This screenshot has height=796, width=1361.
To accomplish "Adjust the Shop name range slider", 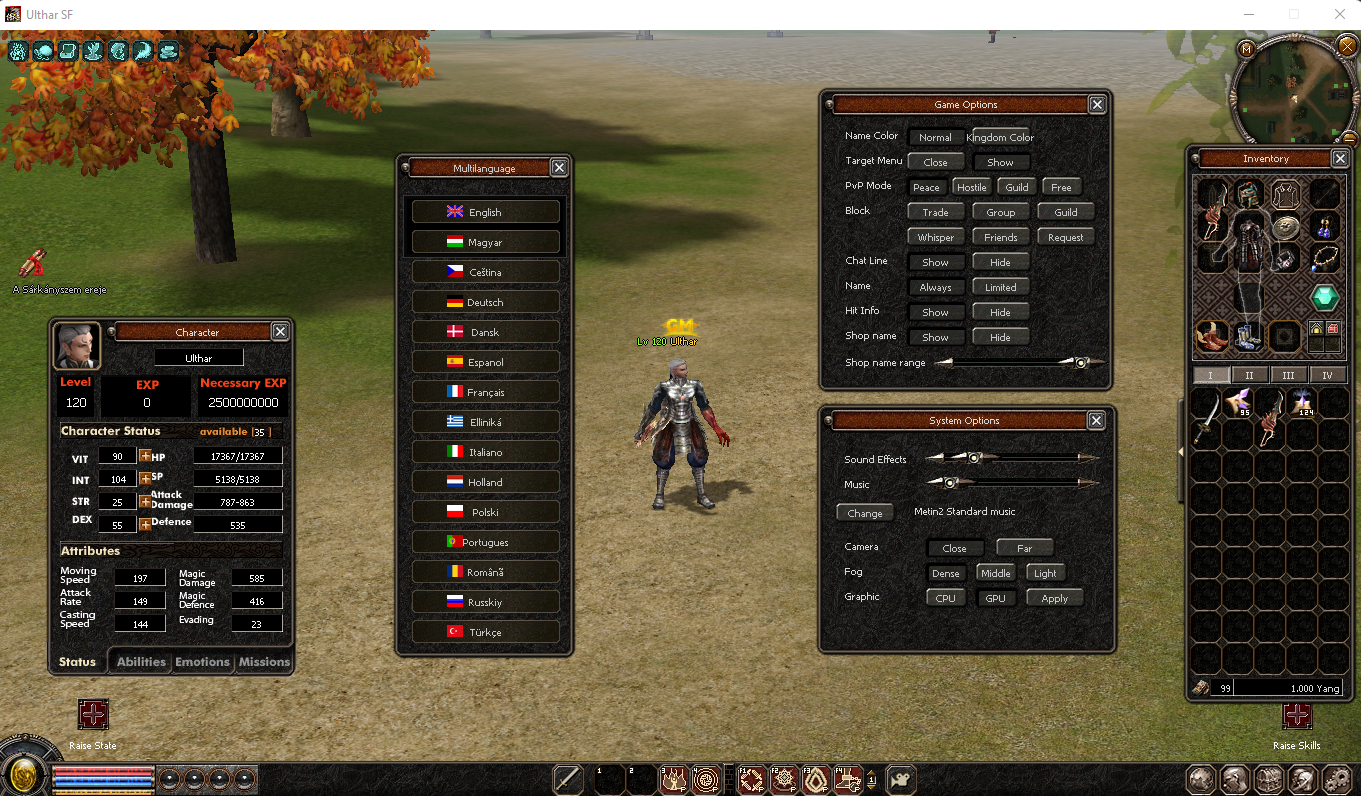I will pos(1081,362).
